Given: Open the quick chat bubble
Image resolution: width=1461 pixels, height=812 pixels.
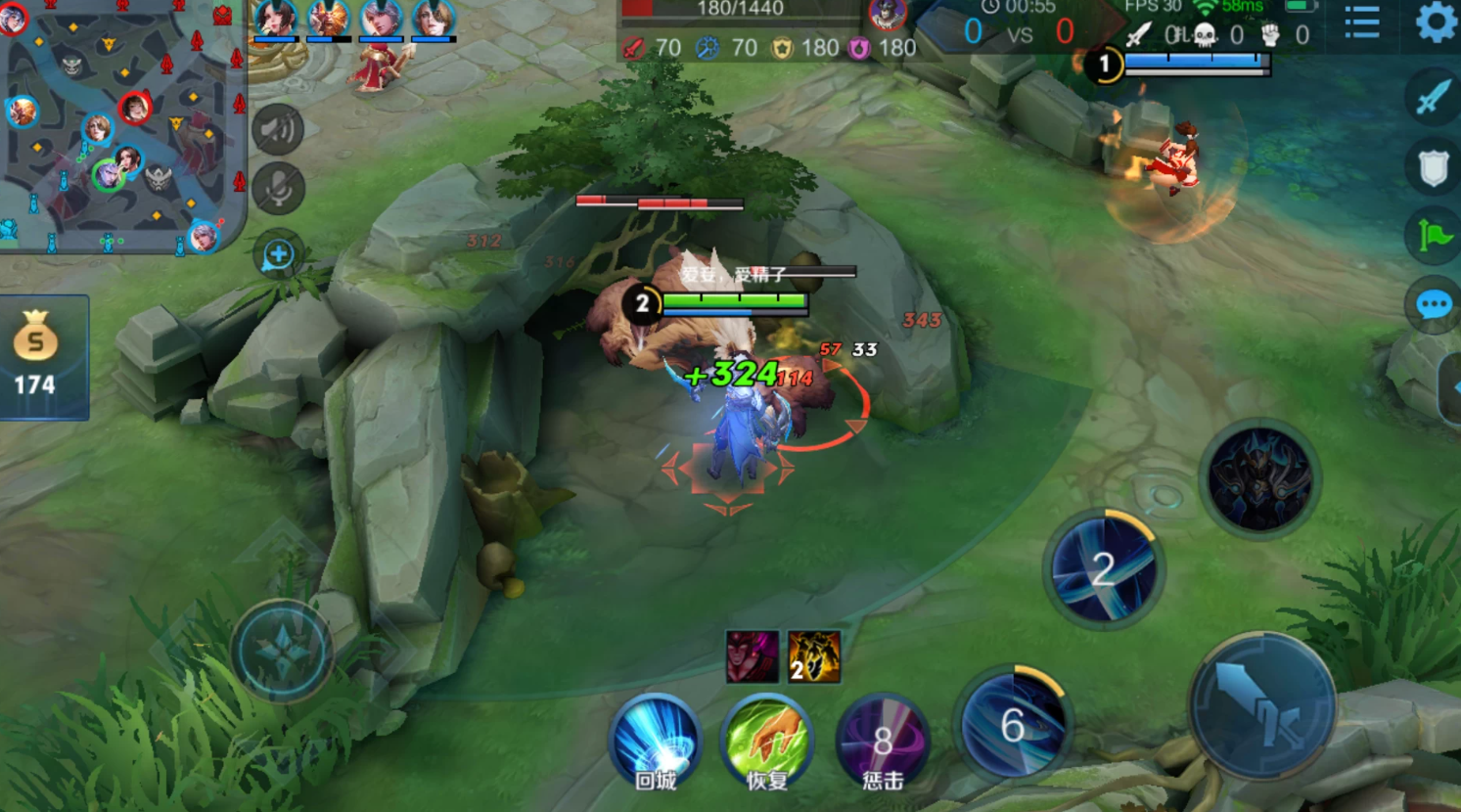Looking at the screenshot, I should coord(1434,305).
